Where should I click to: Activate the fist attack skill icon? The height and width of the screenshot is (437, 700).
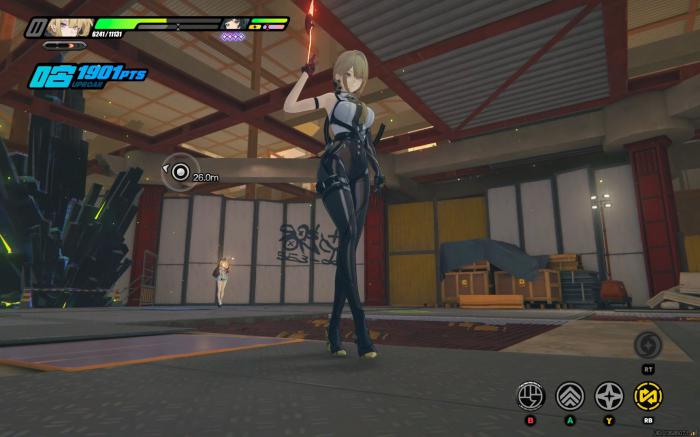530,397
